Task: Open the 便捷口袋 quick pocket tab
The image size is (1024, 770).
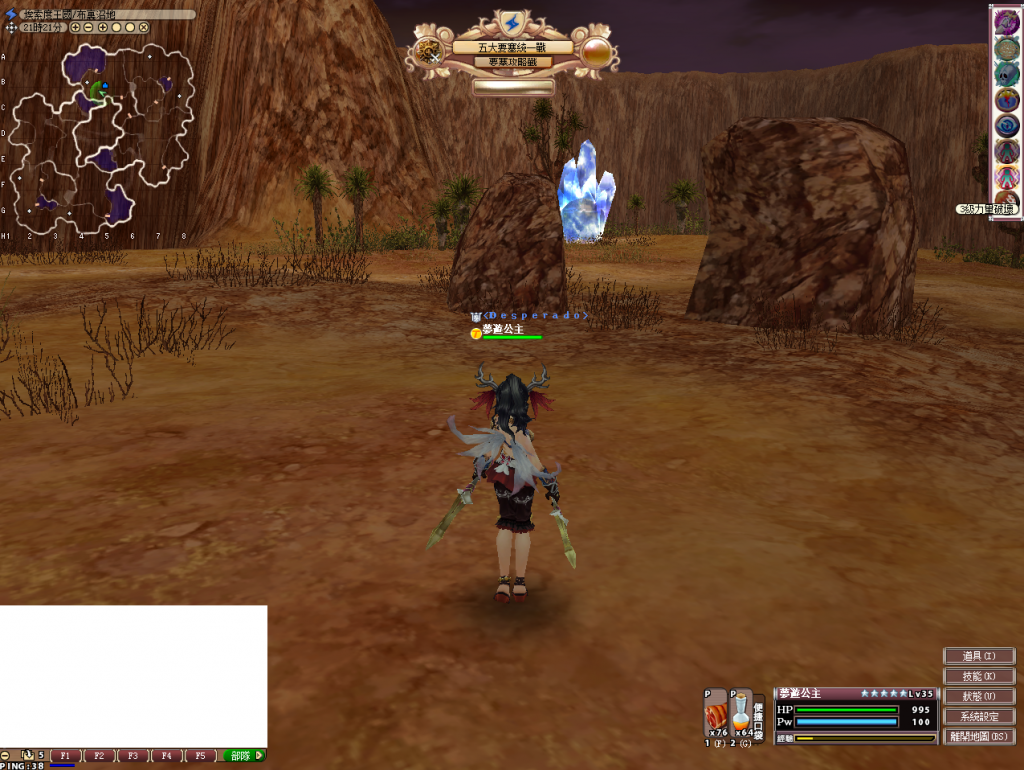Action: tap(759, 720)
